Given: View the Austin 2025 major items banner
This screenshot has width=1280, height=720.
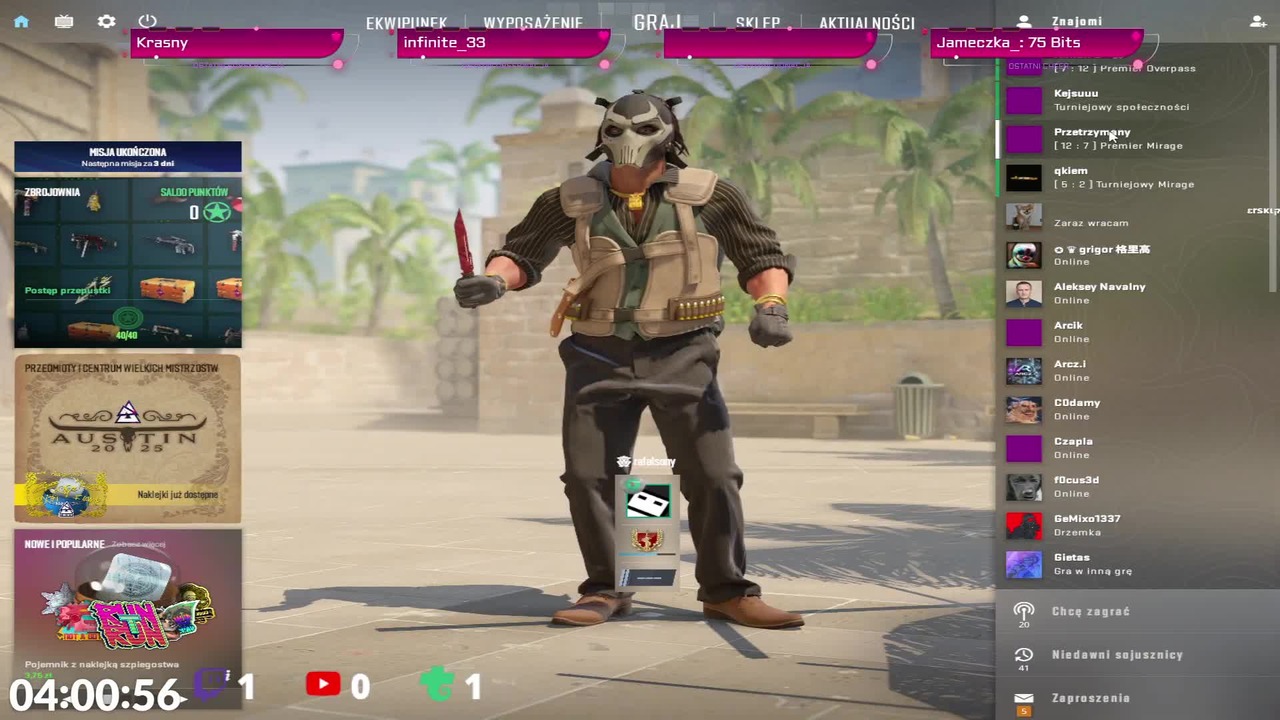Looking at the screenshot, I should point(128,438).
